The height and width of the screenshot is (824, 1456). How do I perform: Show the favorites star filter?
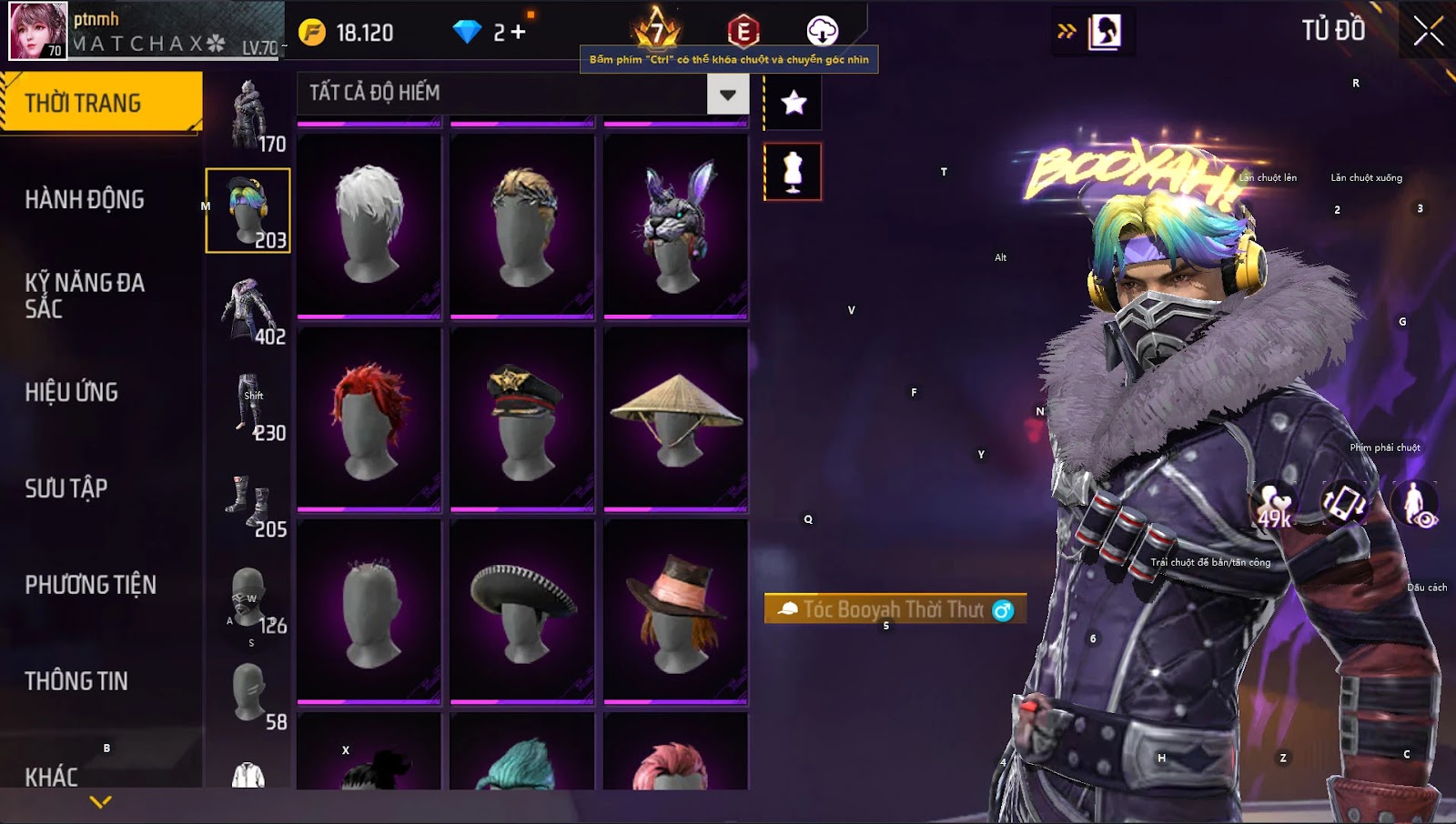coord(794,102)
